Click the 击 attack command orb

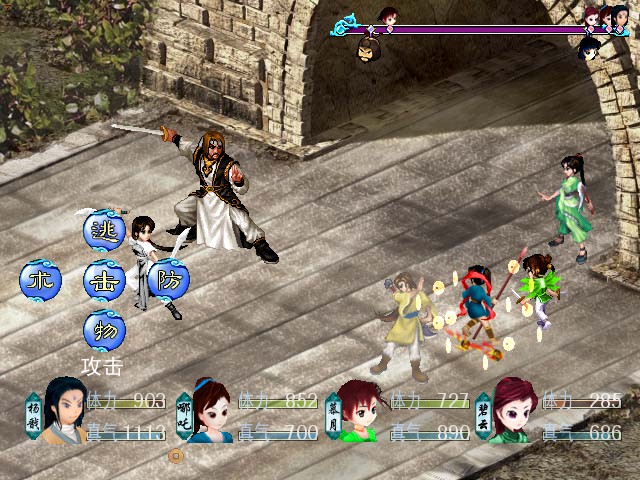tap(104, 281)
